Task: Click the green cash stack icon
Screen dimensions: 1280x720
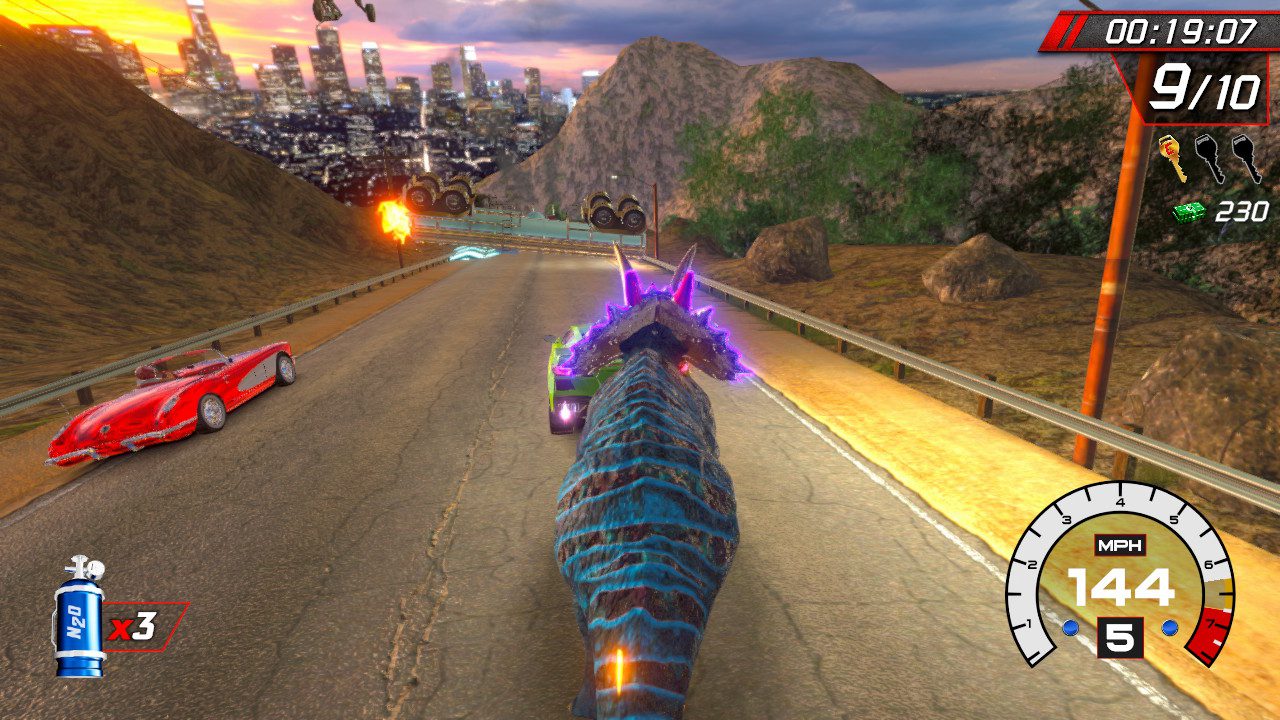Action: [1188, 211]
